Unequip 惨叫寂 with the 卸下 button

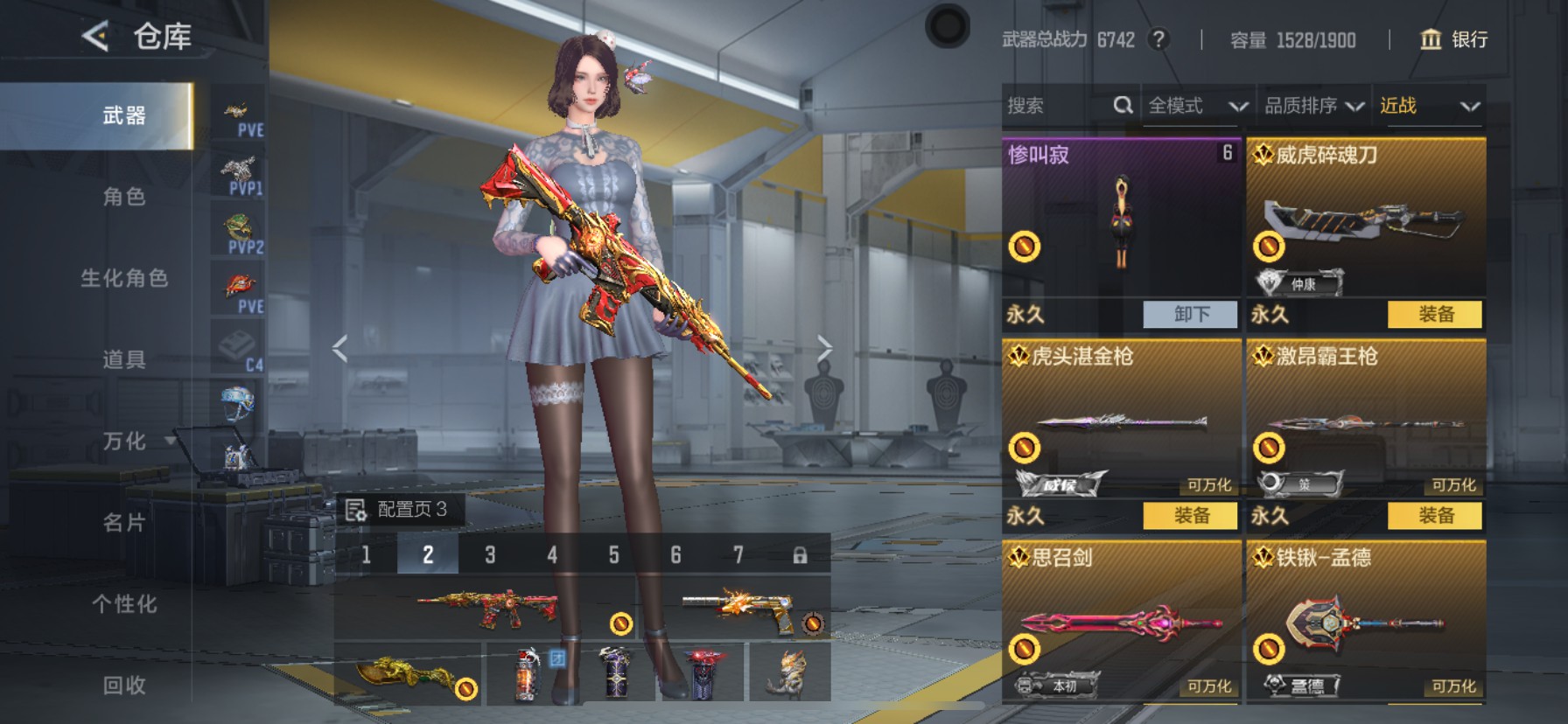1190,315
